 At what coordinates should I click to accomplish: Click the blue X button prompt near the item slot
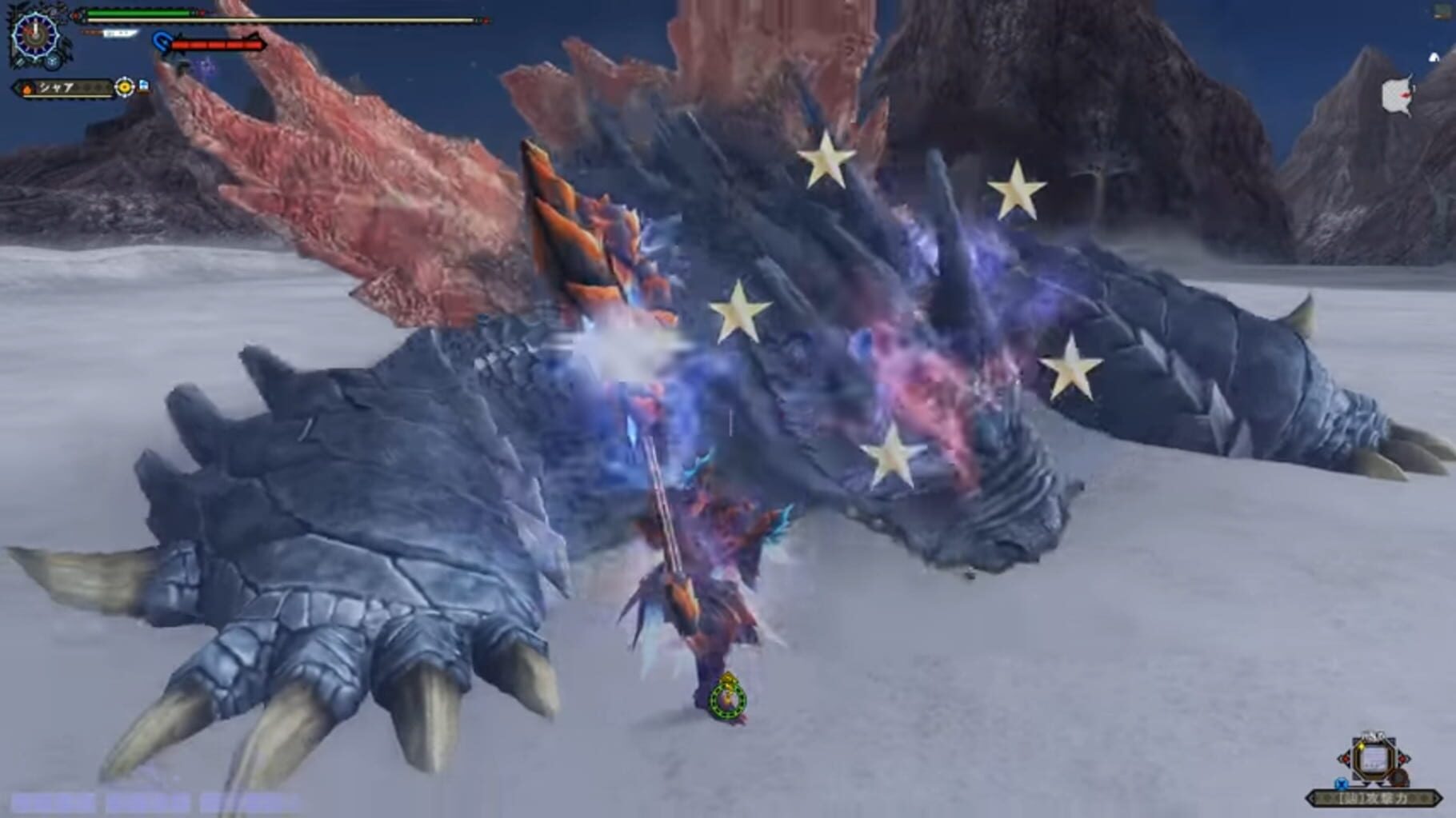pos(1342,784)
